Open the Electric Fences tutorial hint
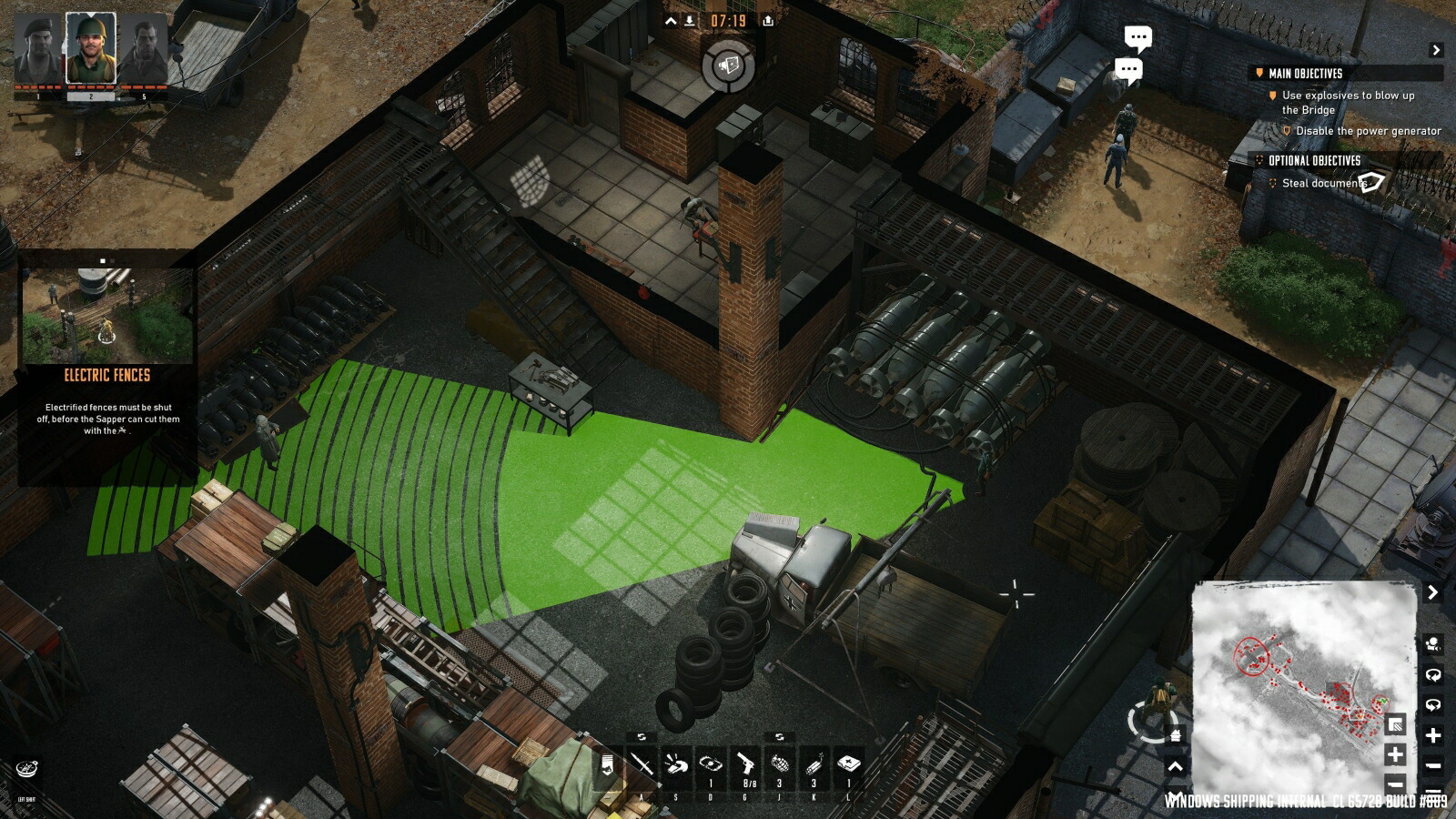1456x819 pixels. click(x=106, y=375)
